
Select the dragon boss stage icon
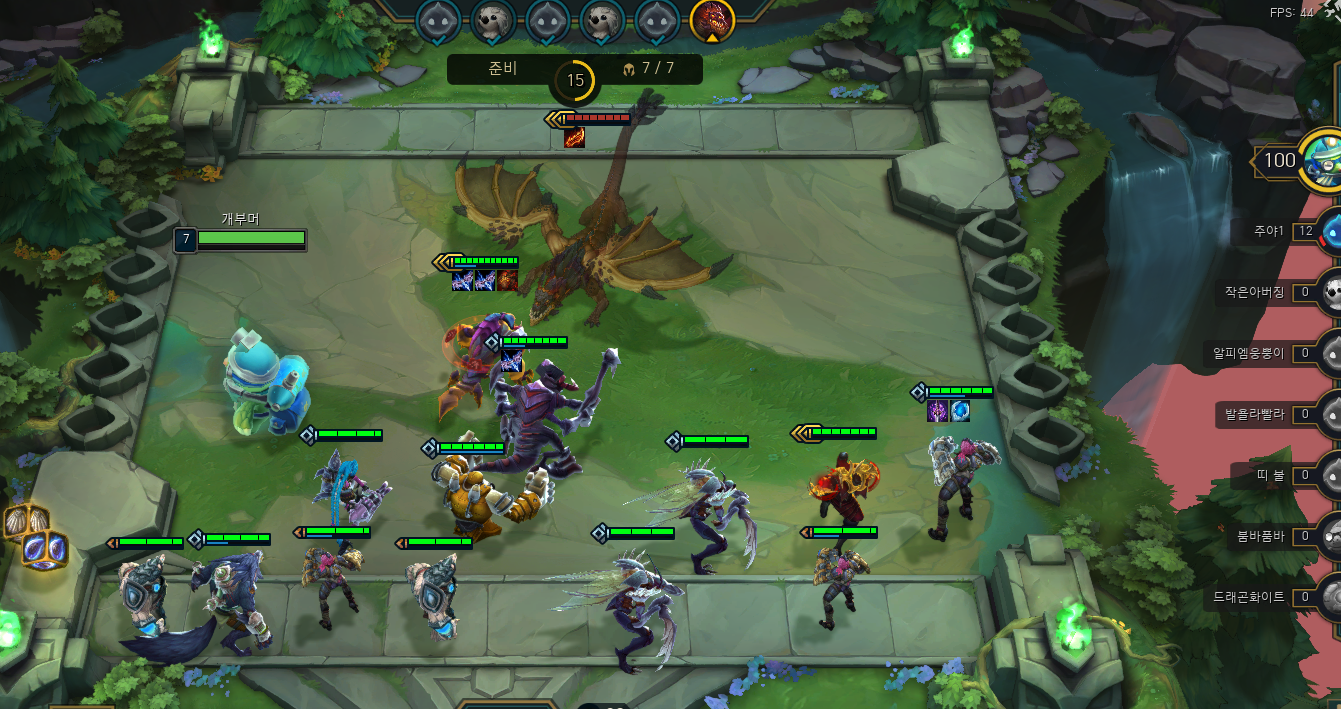click(x=712, y=19)
